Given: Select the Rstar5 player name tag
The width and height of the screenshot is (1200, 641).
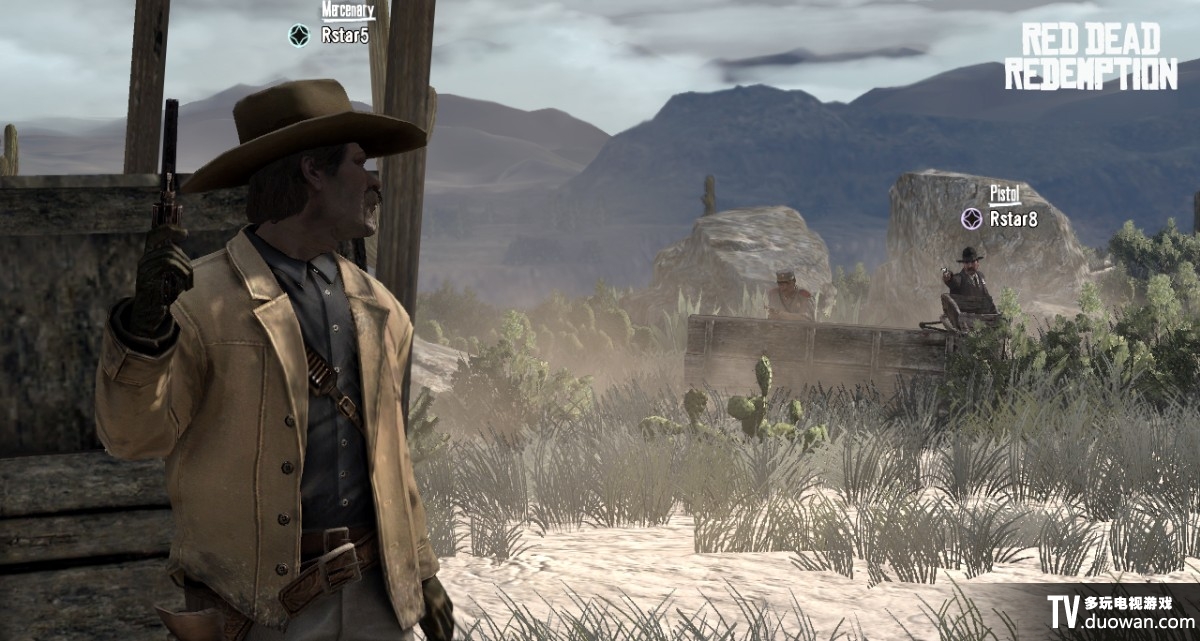Looking at the screenshot, I should point(345,36).
